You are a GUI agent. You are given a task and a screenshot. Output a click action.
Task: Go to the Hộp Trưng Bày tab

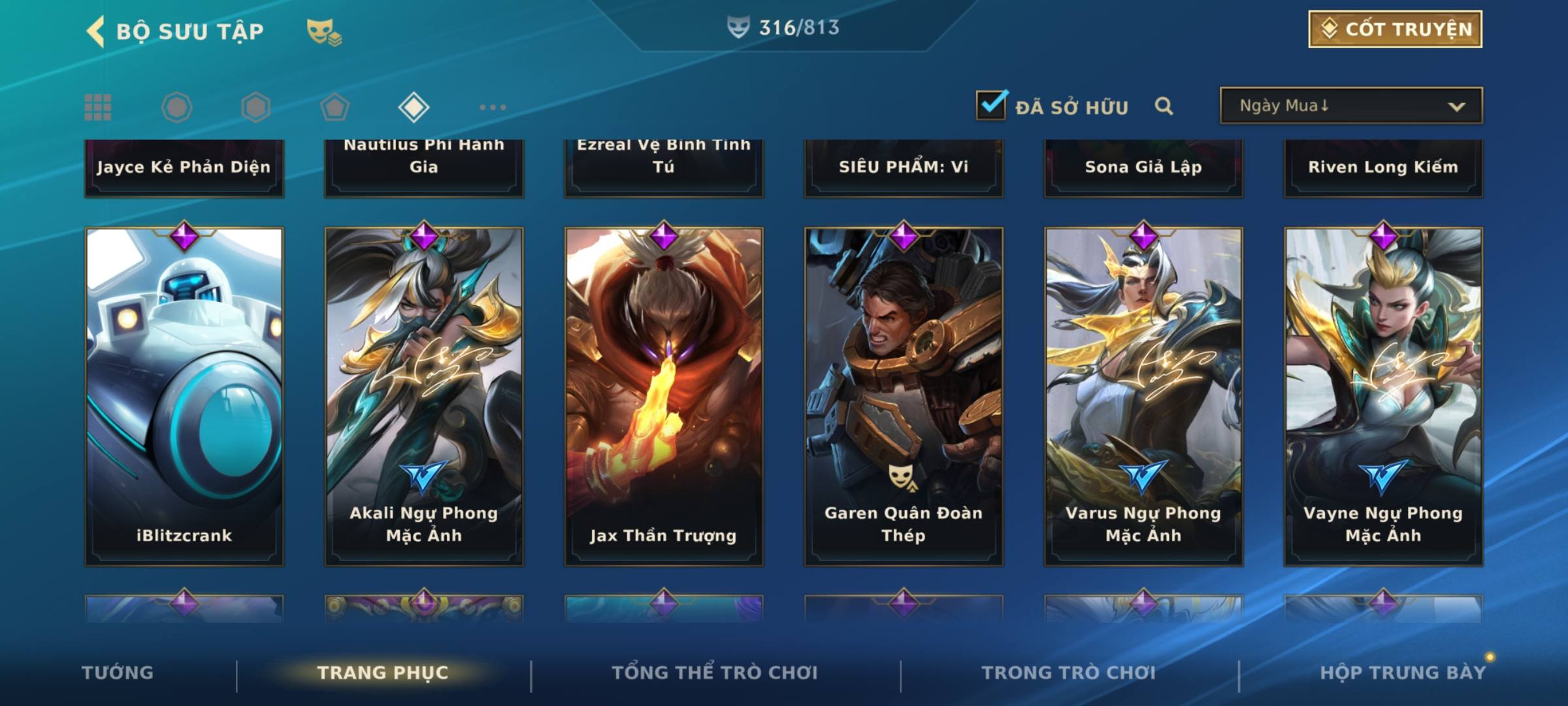[x=1403, y=673]
